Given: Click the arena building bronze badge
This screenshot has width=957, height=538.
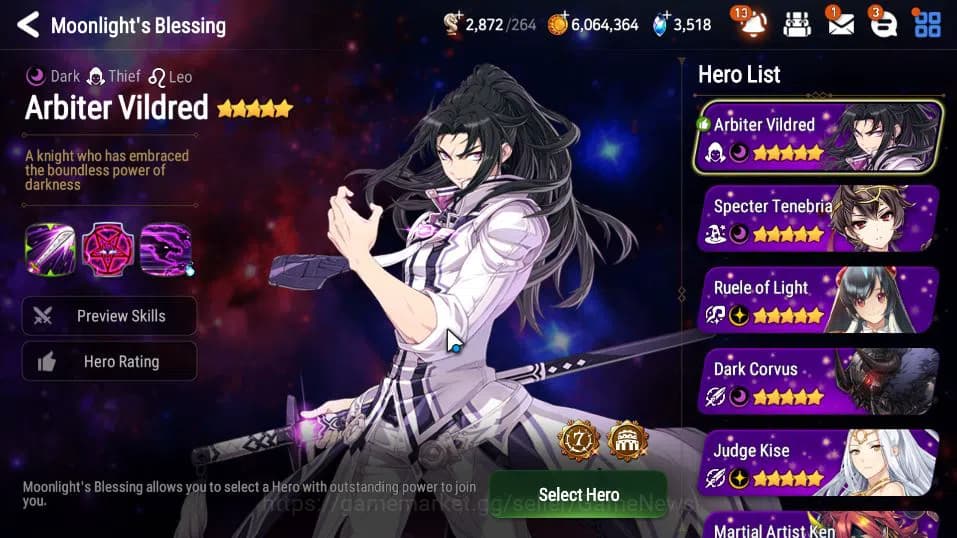Looking at the screenshot, I should (628, 440).
